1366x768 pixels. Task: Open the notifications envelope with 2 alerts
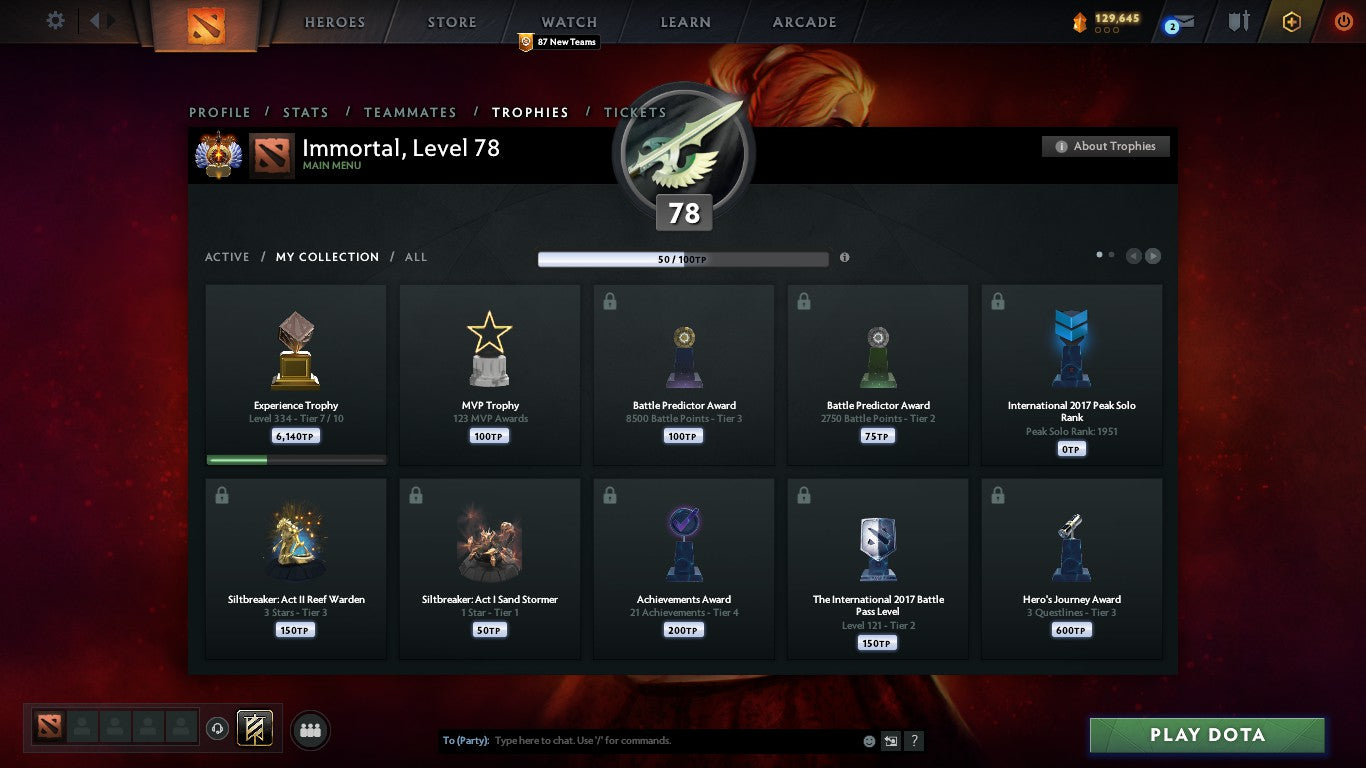click(1176, 22)
